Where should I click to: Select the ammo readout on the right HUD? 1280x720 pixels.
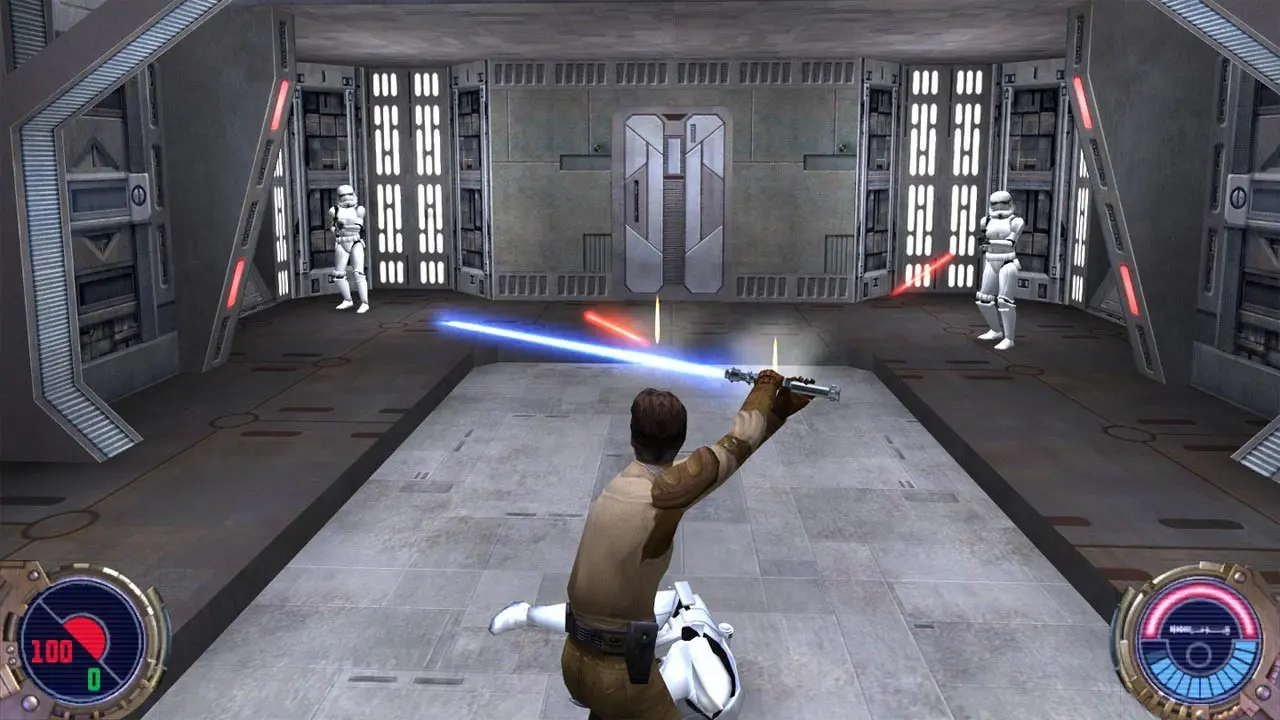tap(1198, 628)
